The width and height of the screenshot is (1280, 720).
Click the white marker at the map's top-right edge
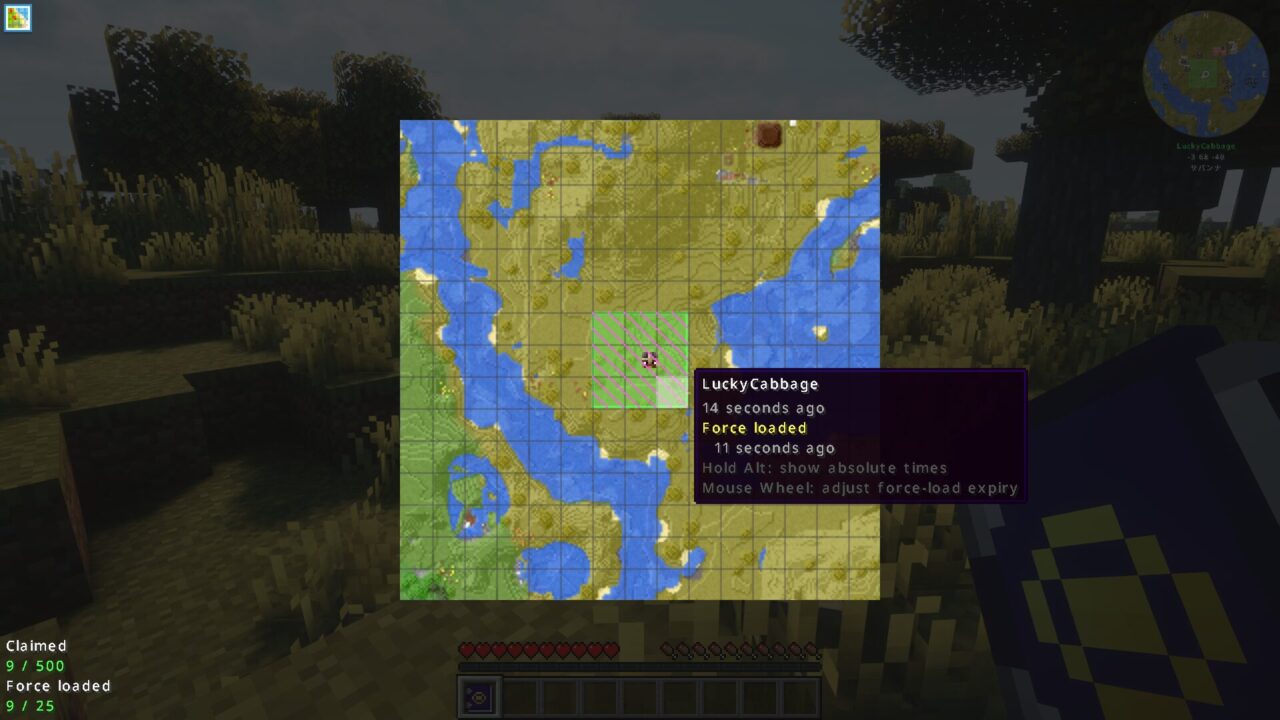pos(795,123)
